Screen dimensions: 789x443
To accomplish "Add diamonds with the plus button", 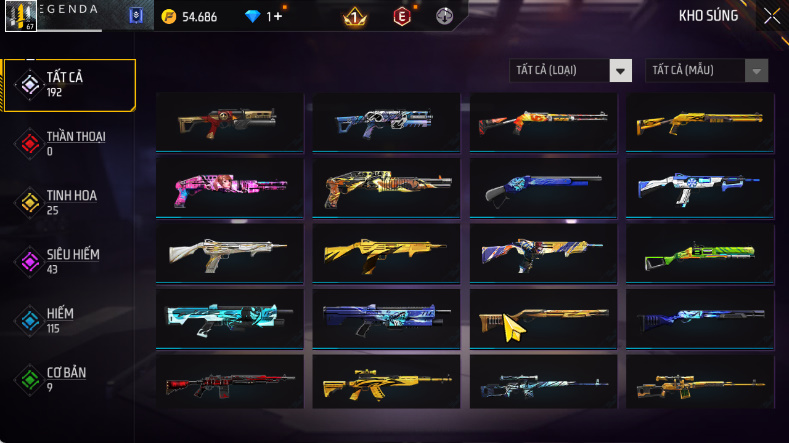I will [276, 16].
